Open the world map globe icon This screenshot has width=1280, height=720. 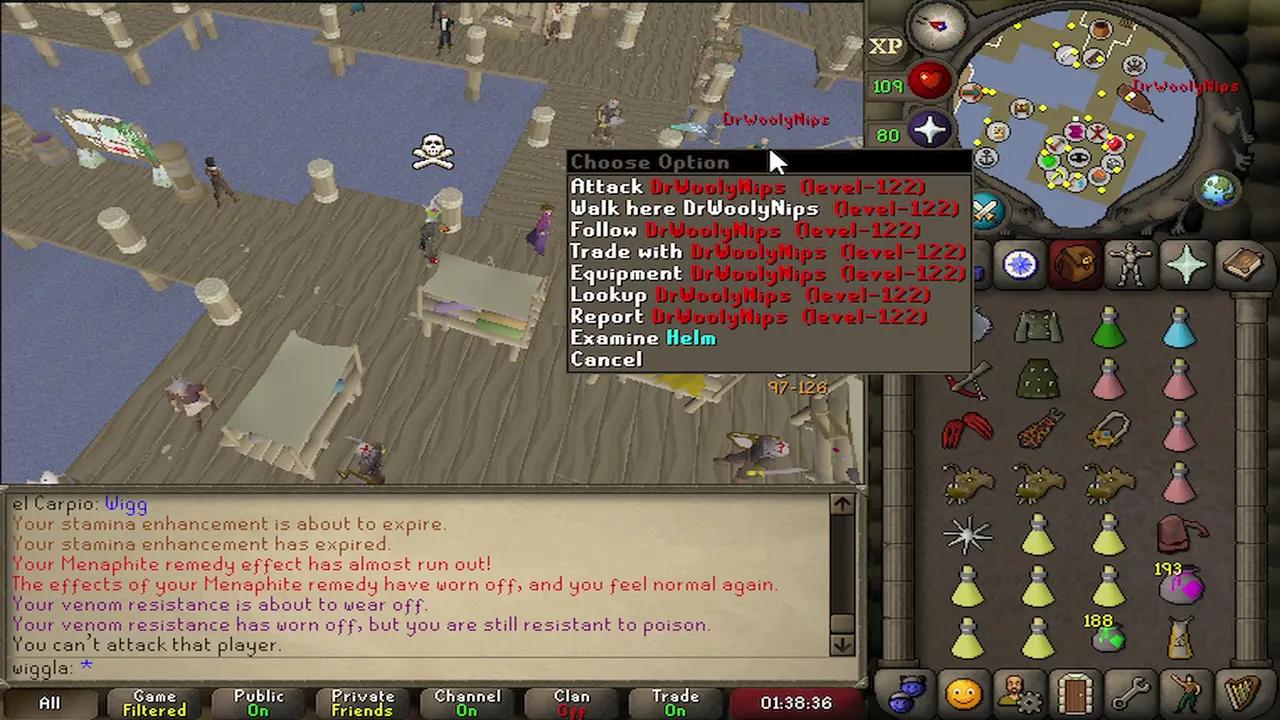click(1220, 190)
